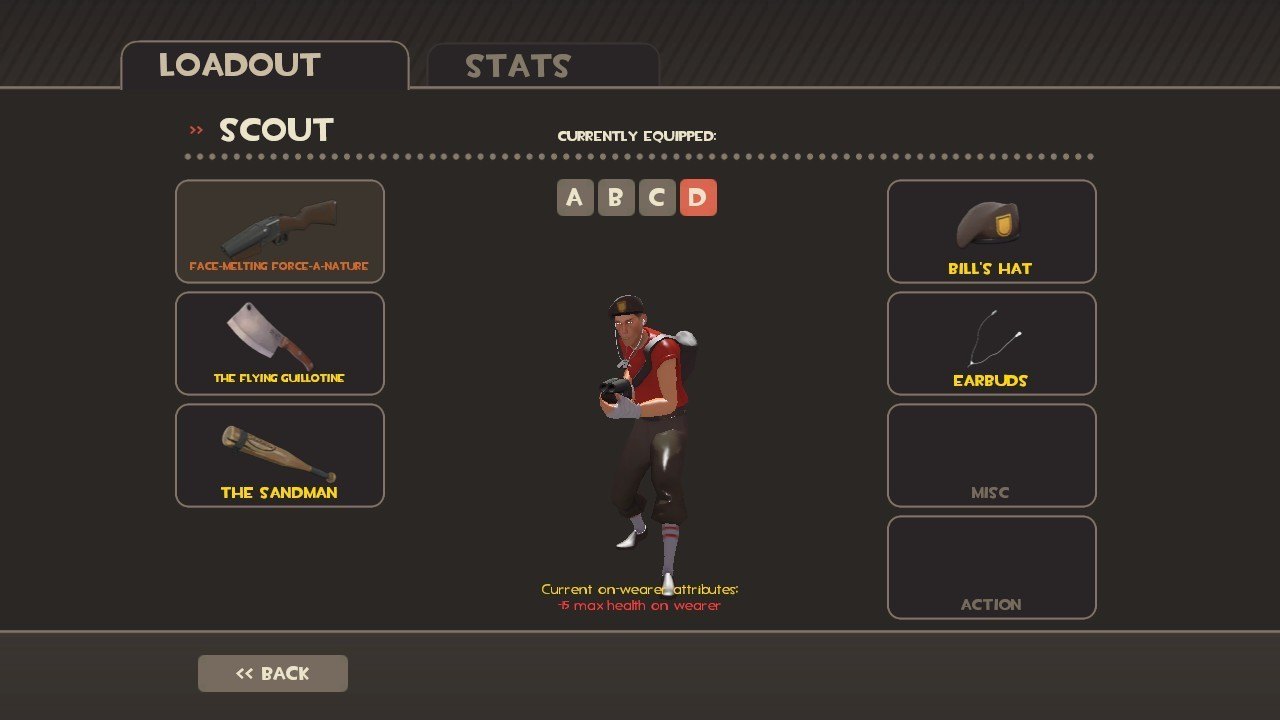Go back with the Back button
The image size is (1280, 720).
(x=273, y=673)
